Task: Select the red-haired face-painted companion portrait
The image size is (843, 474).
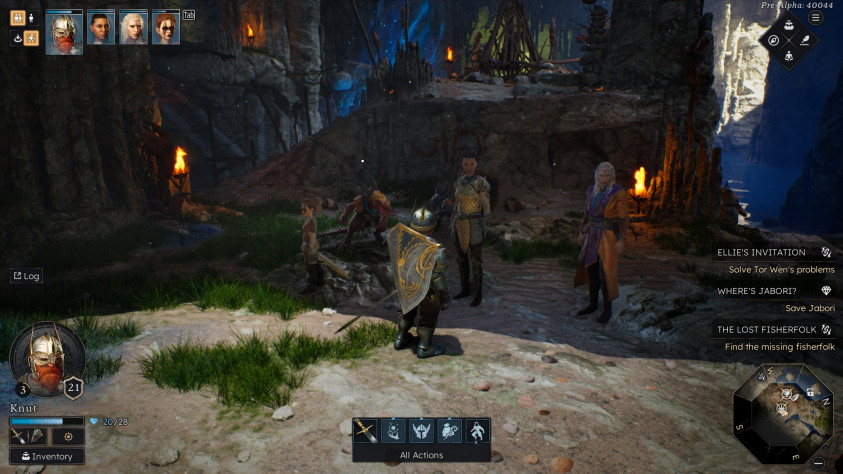Action: click(x=166, y=28)
